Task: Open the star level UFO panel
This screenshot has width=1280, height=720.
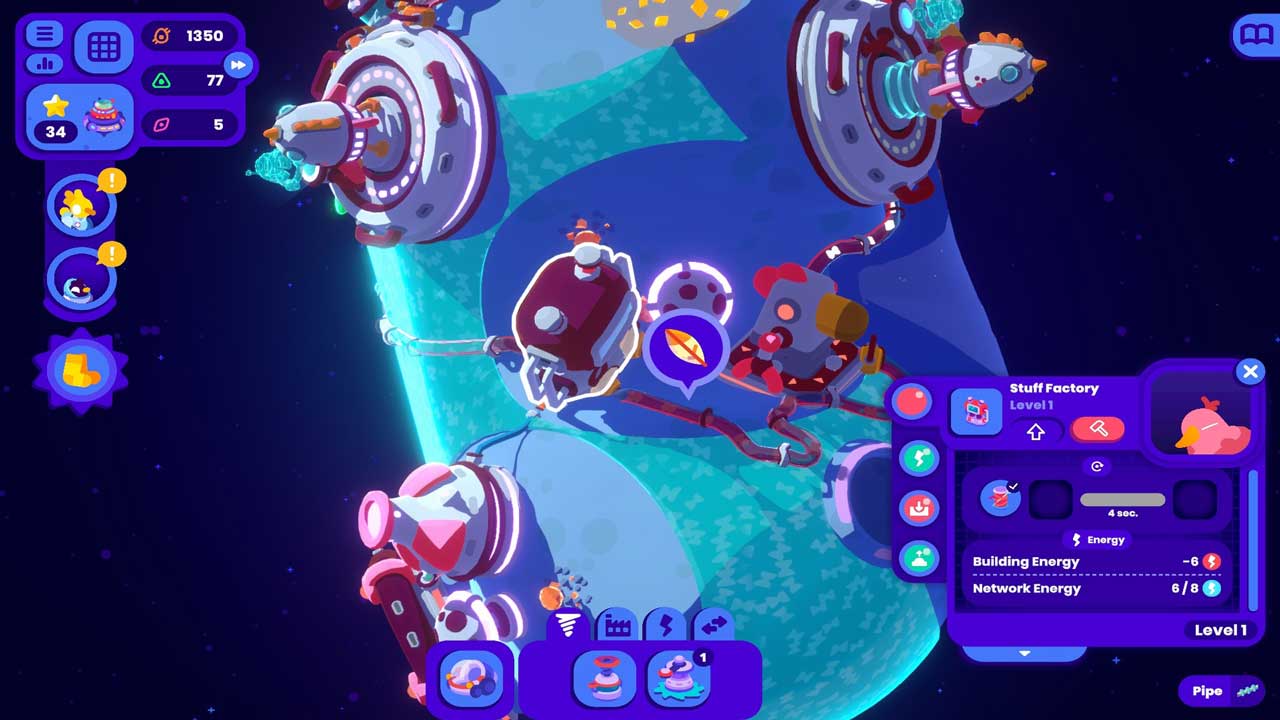Action: point(80,118)
